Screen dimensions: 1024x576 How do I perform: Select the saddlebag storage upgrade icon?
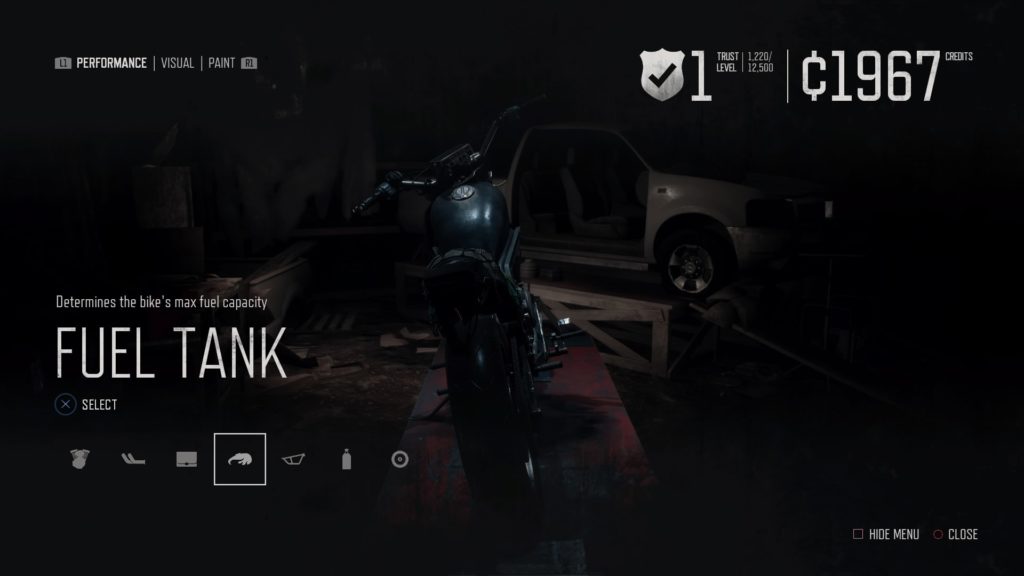[186, 459]
